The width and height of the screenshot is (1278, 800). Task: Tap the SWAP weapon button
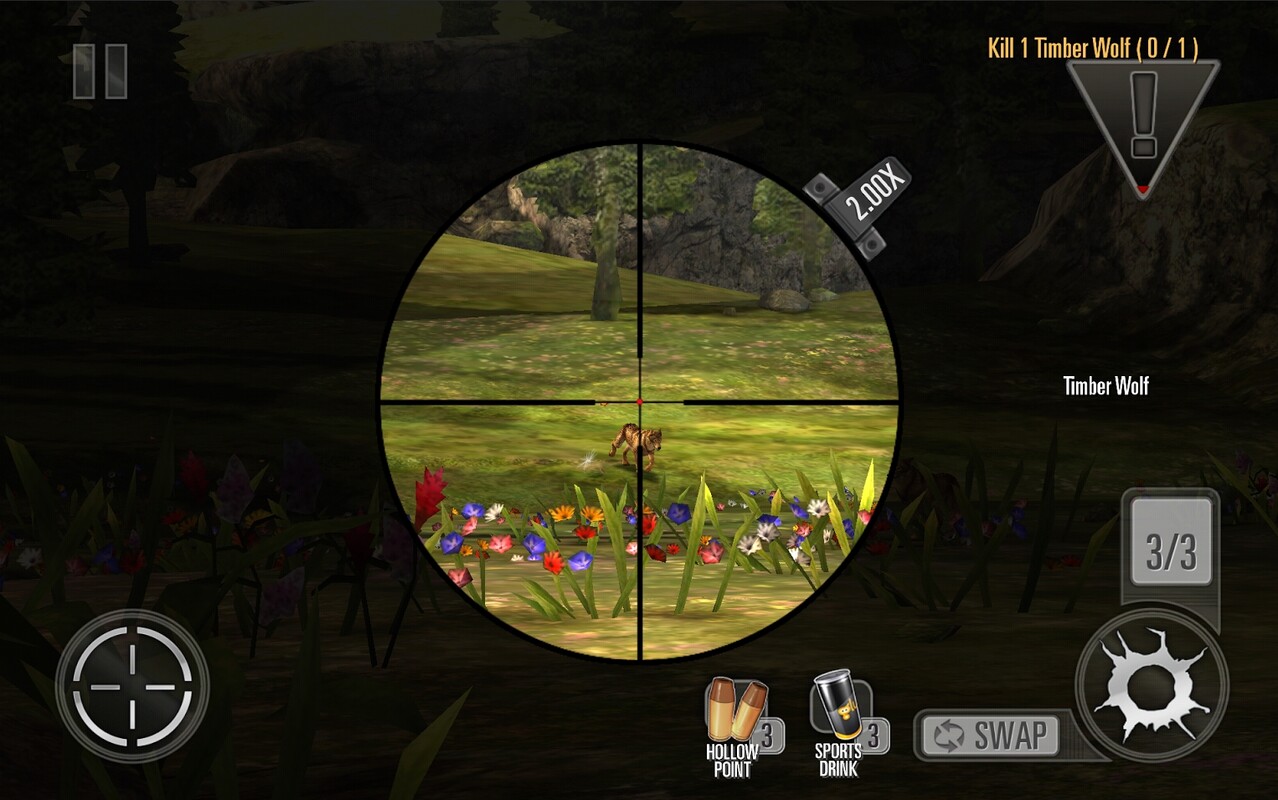990,736
